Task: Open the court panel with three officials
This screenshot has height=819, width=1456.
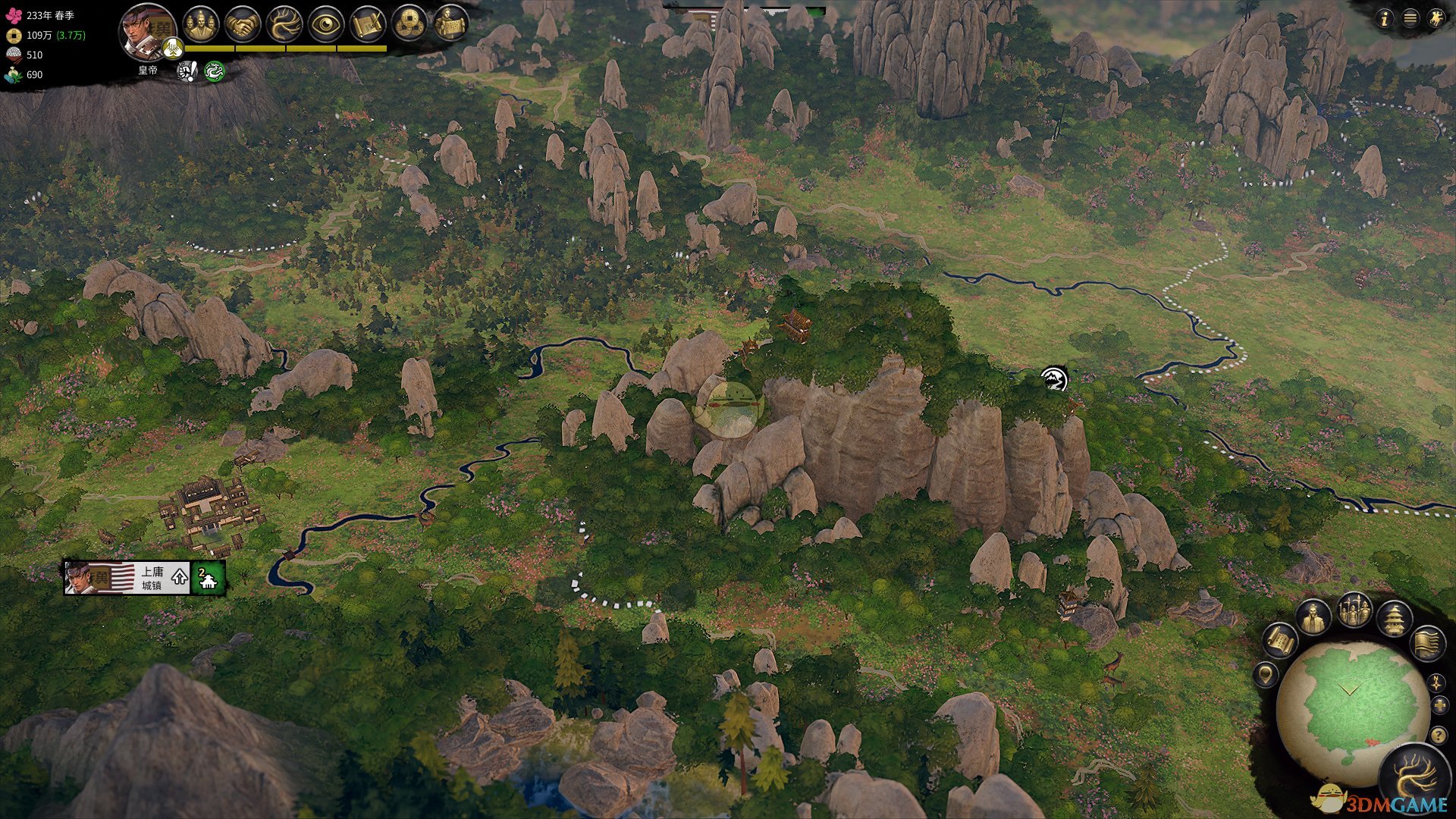Action: click(x=200, y=24)
